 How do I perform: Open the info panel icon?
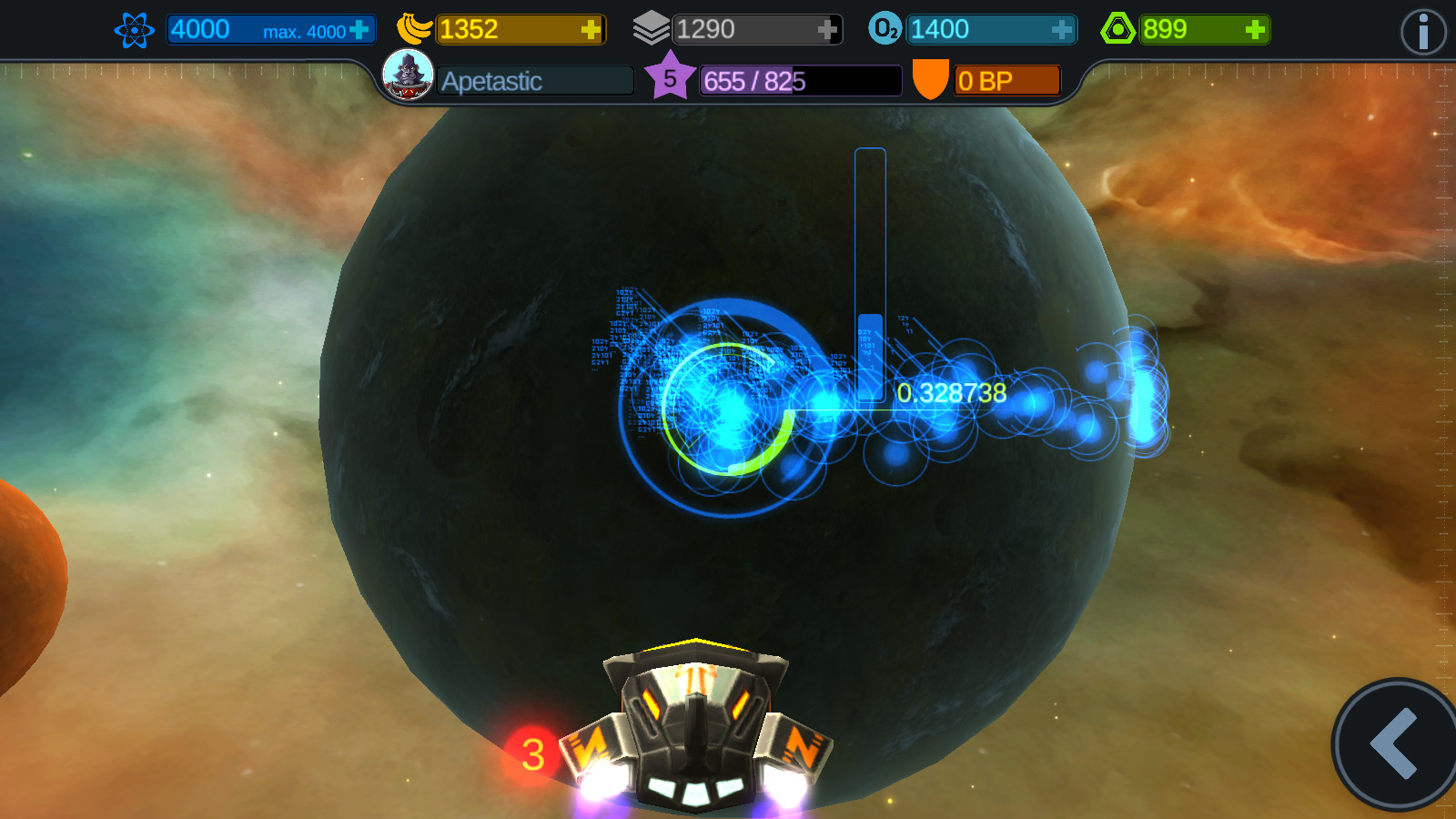pyautogui.click(x=1422, y=33)
